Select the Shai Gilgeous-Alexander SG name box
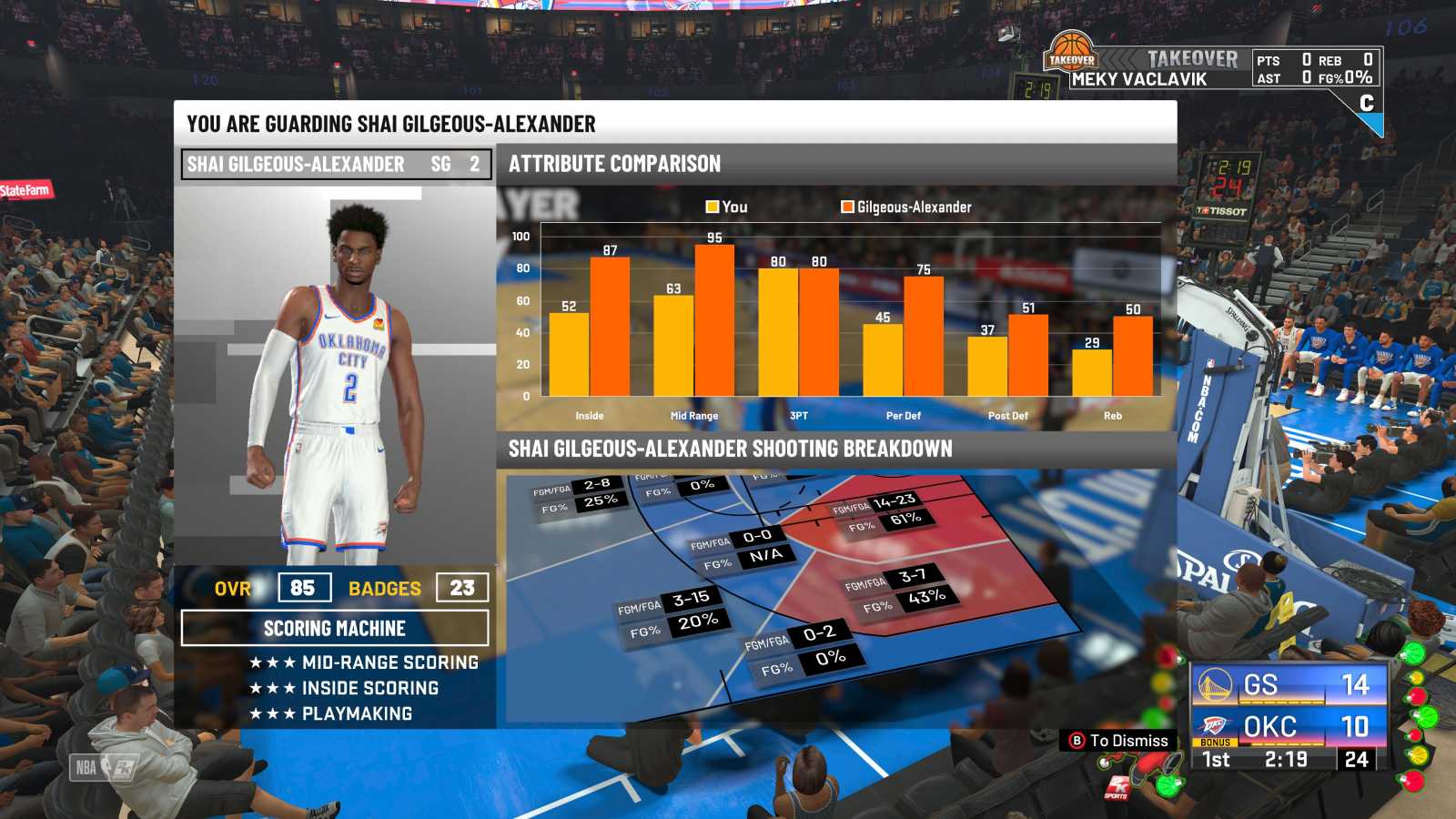This screenshot has width=1456, height=819. 336,165
